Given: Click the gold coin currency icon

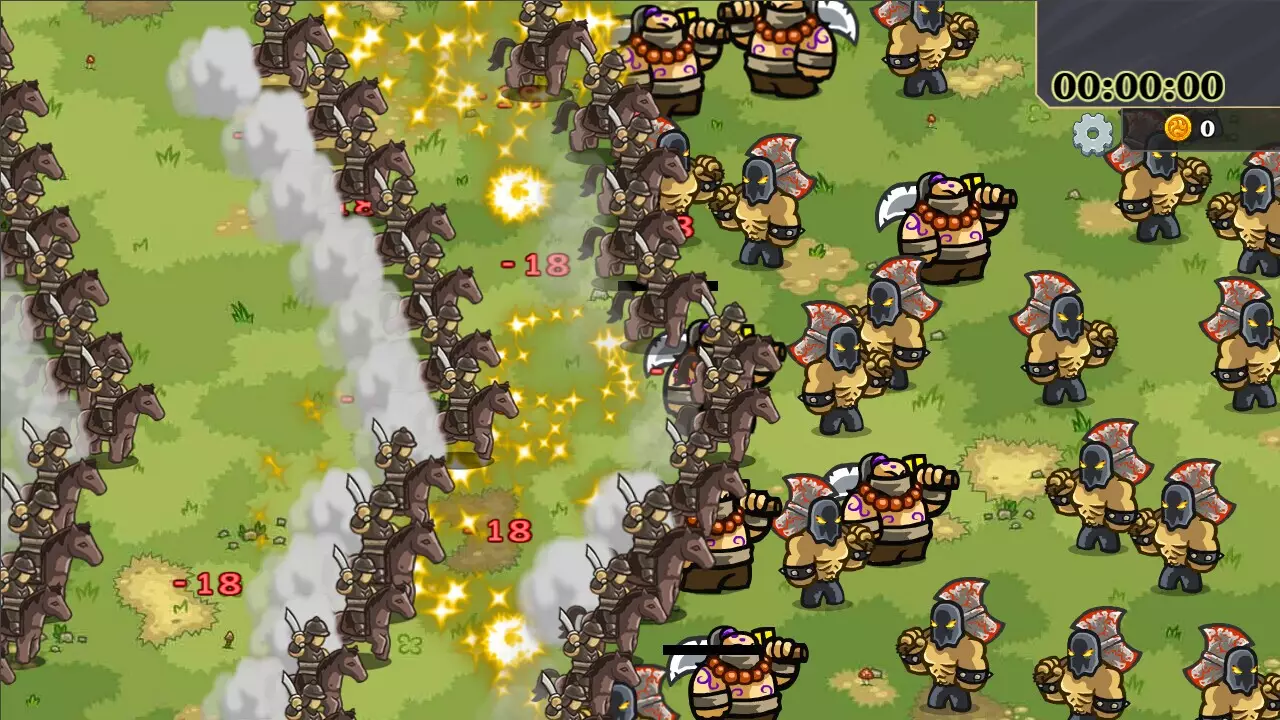Looking at the screenshot, I should click(x=1178, y=128).
